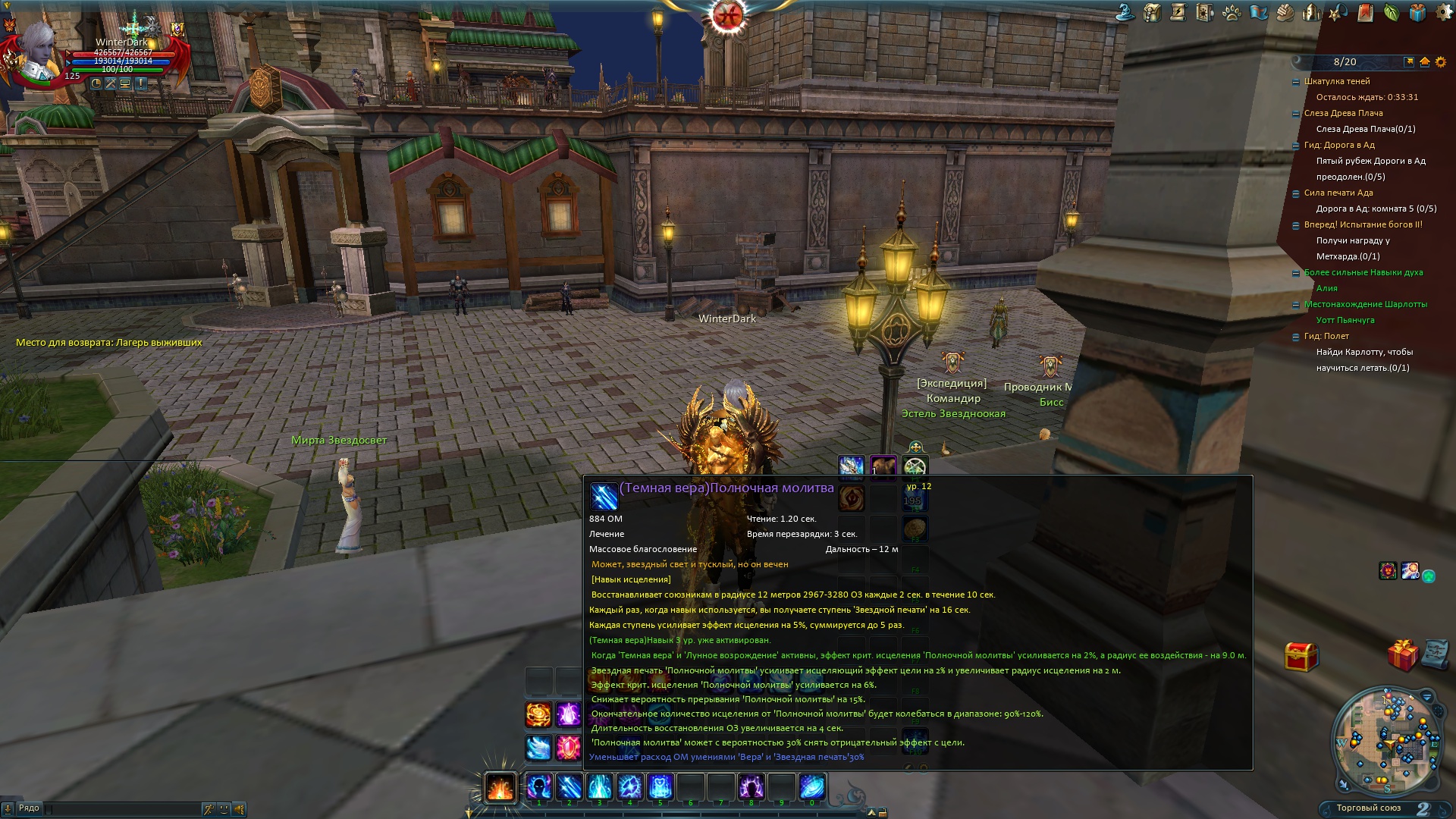This screenshot has width=1456, height=819.
Task: Open the settings gear in the top toolbar
Action: click(1443, 12)
